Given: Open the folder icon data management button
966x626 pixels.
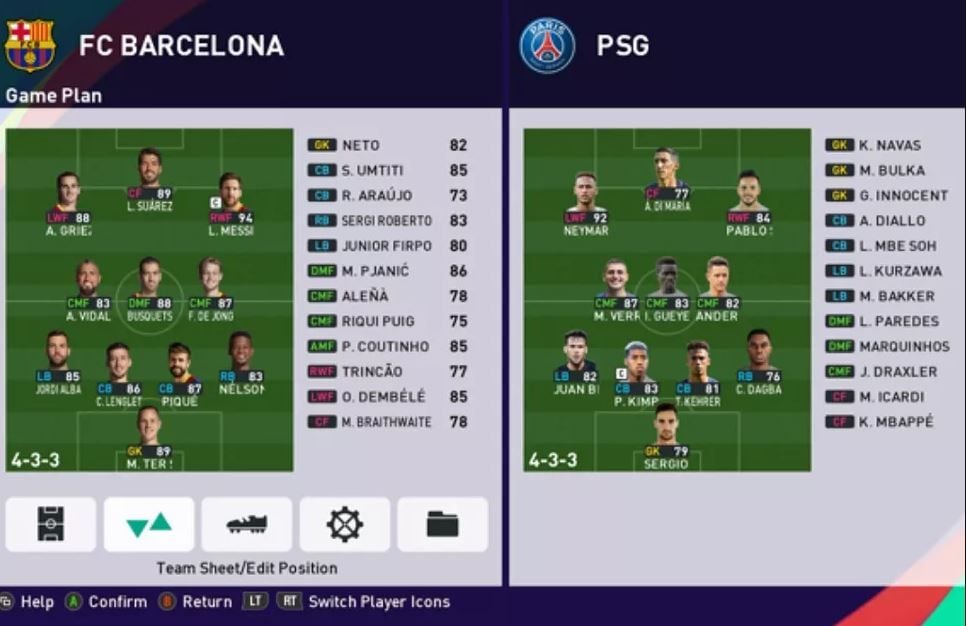Looking at the screenshot, I should coord(442,524).
